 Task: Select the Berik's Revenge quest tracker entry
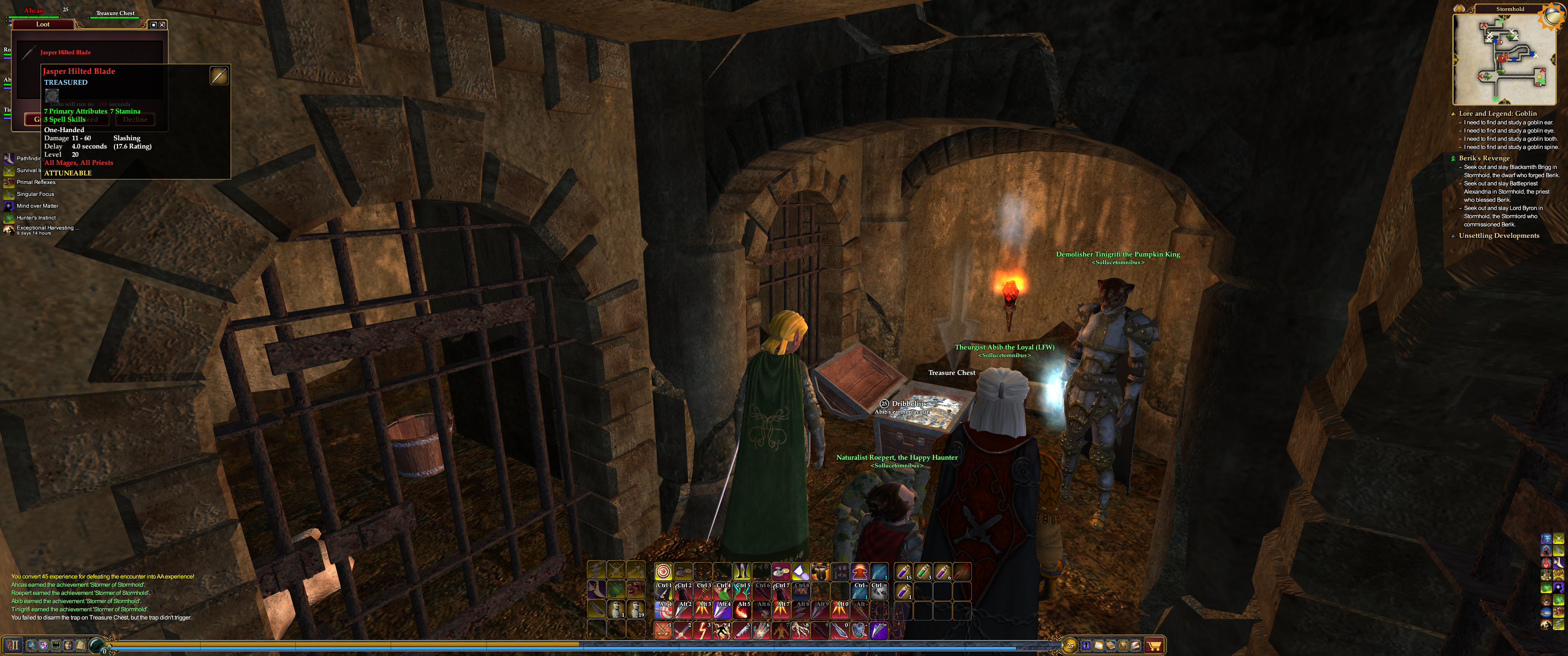coord(1484,158)
